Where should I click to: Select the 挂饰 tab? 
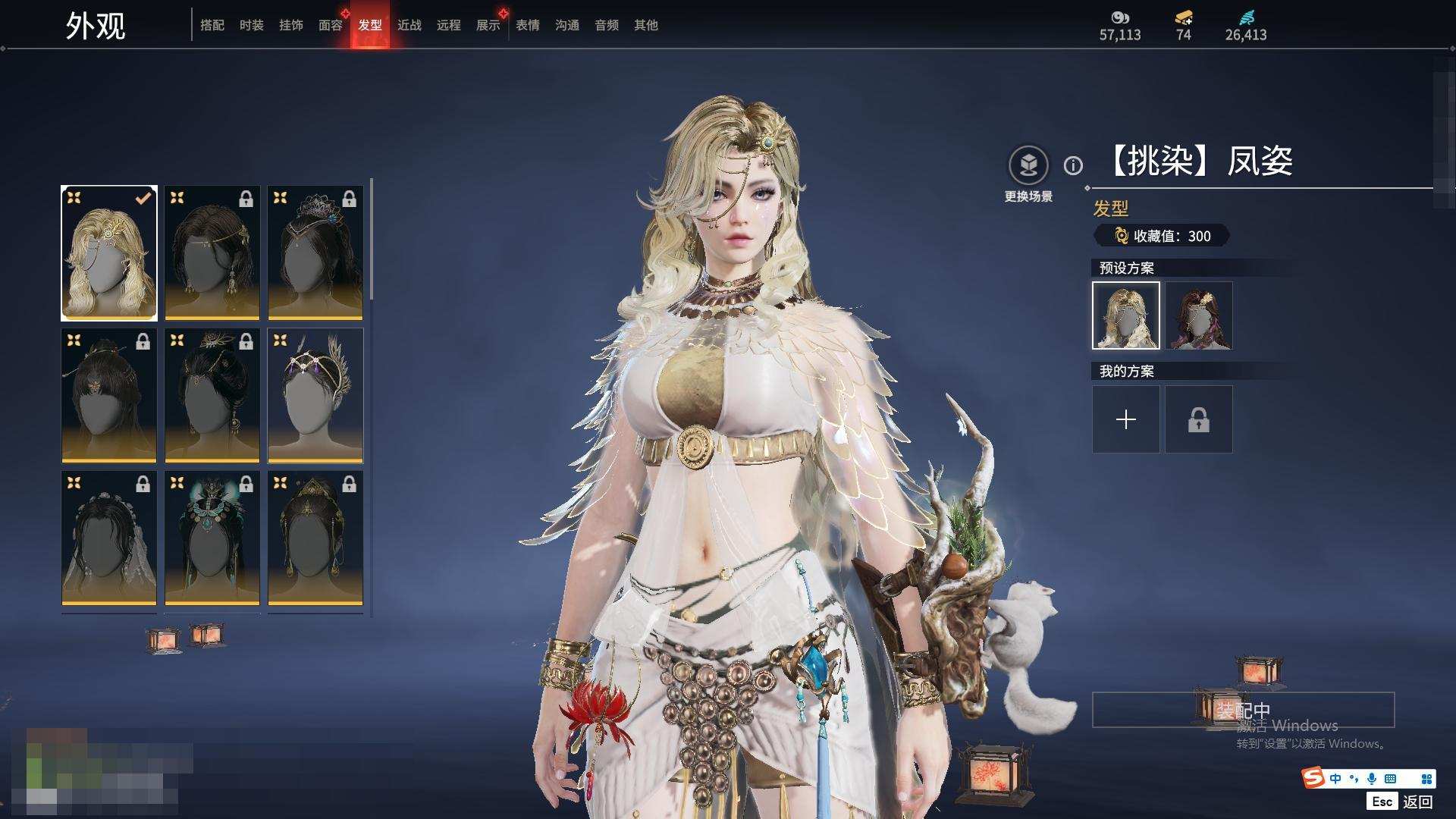point(290,25)
